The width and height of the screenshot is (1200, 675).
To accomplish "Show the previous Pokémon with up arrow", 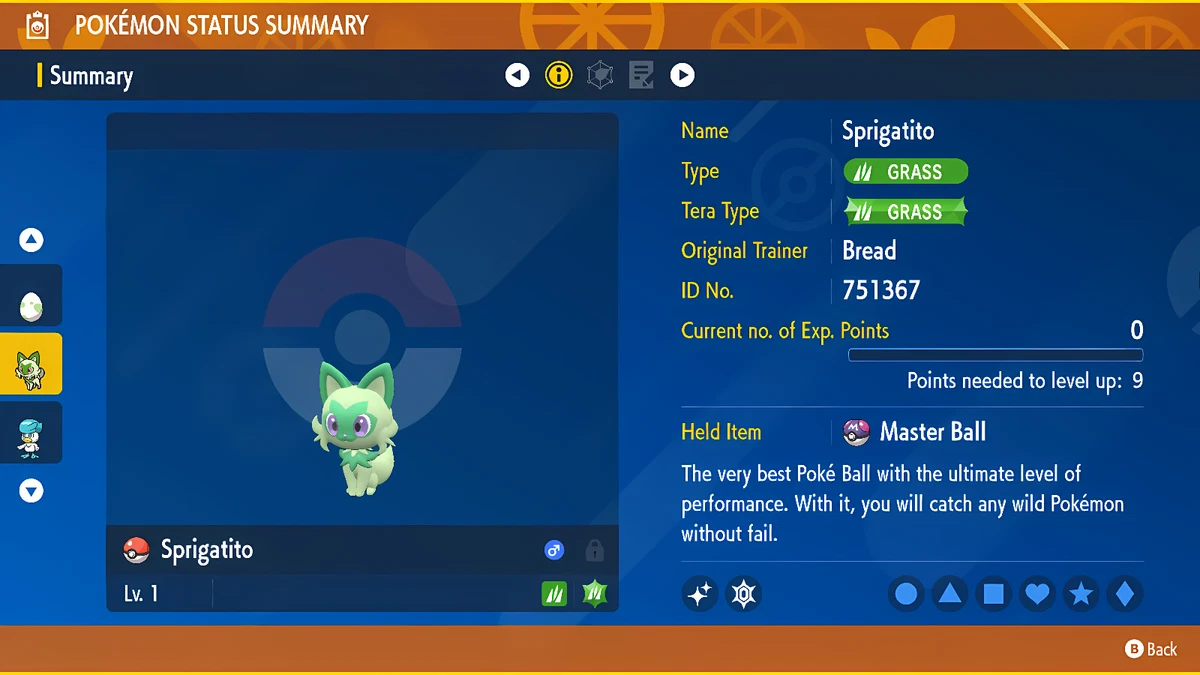I will pyautogui.click(x=32, y=240).
